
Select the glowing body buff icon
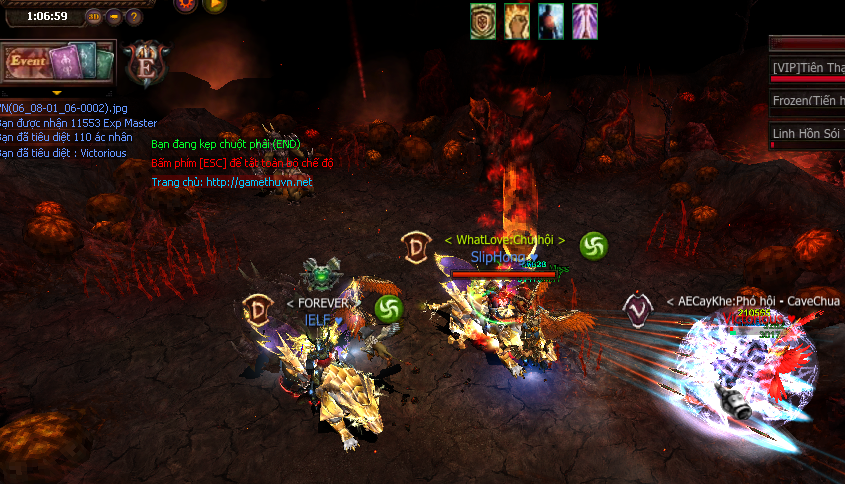point(551,21)
